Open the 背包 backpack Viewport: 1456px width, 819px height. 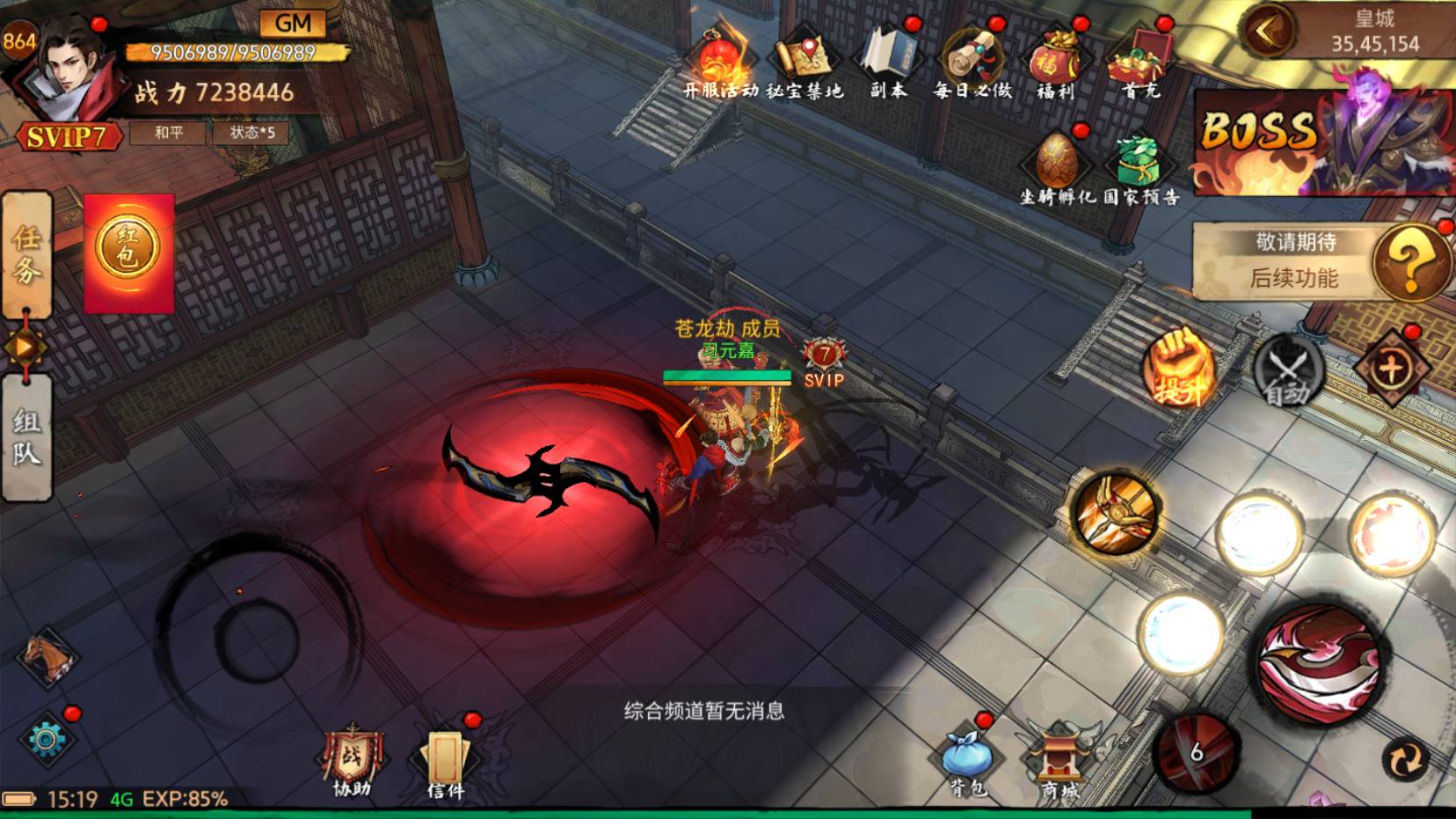[967, 761]
